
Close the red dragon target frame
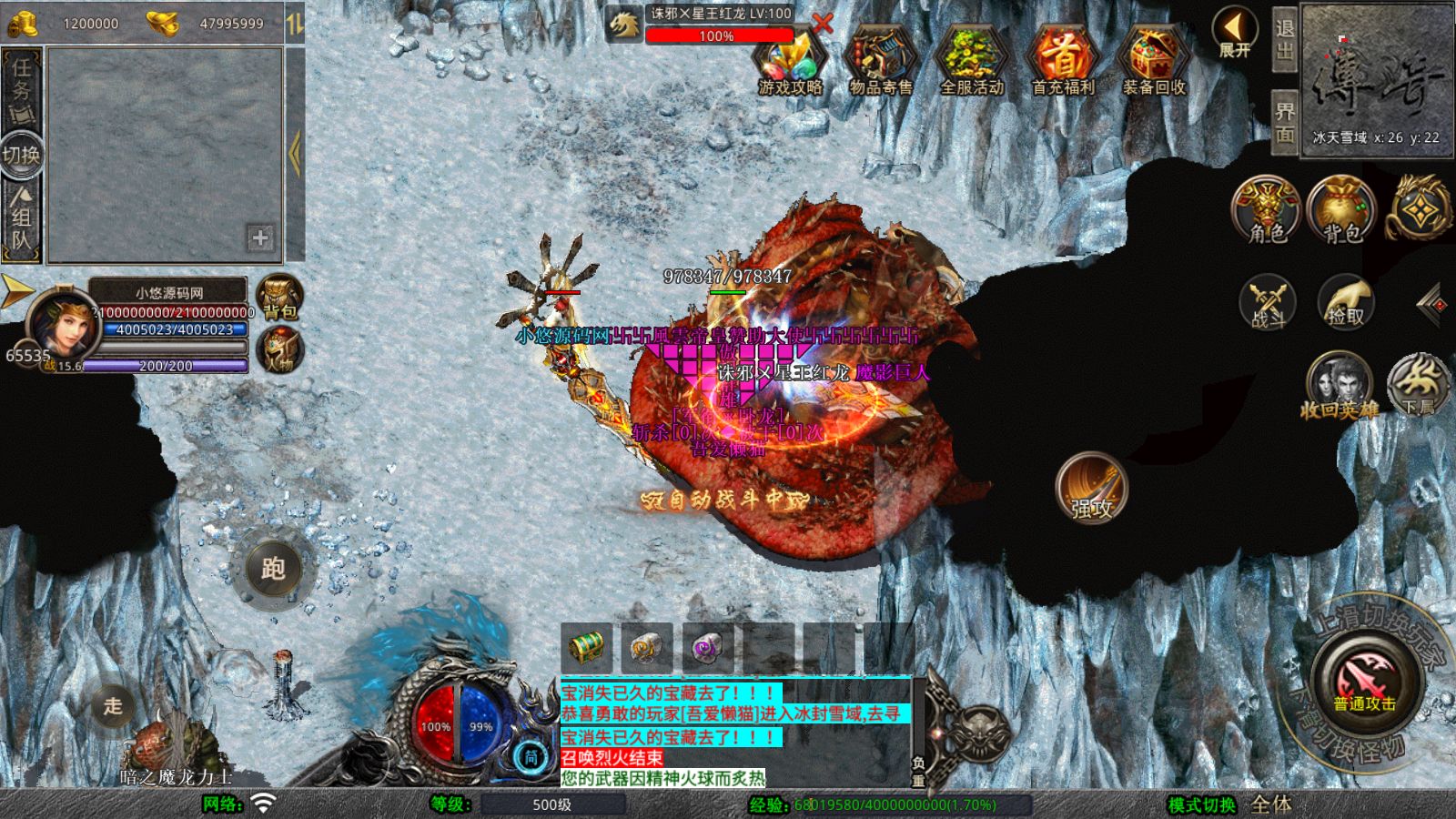coord(823,24)
